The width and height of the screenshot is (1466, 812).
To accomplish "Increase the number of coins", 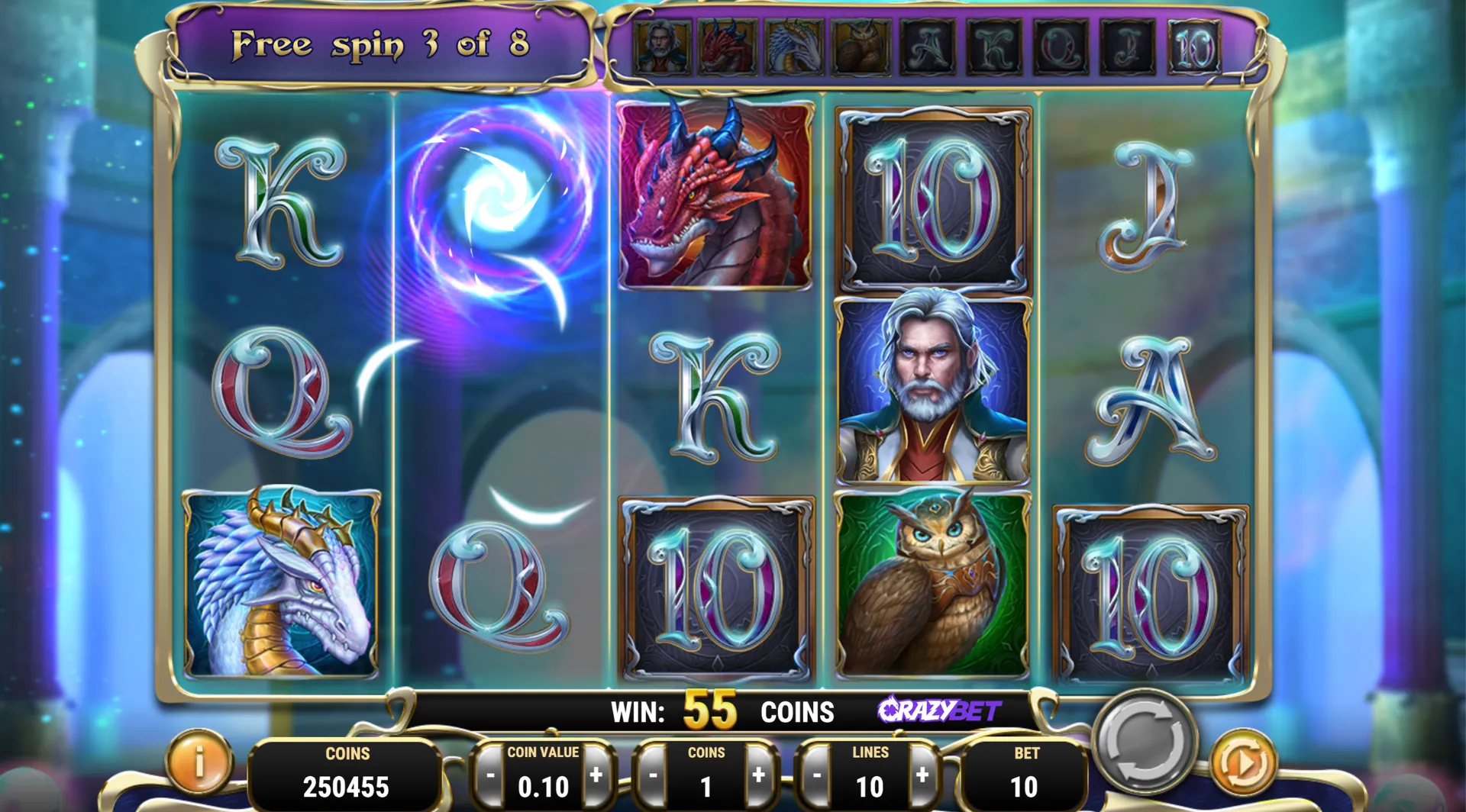I will pyautogui.click(x=759, y=775).
